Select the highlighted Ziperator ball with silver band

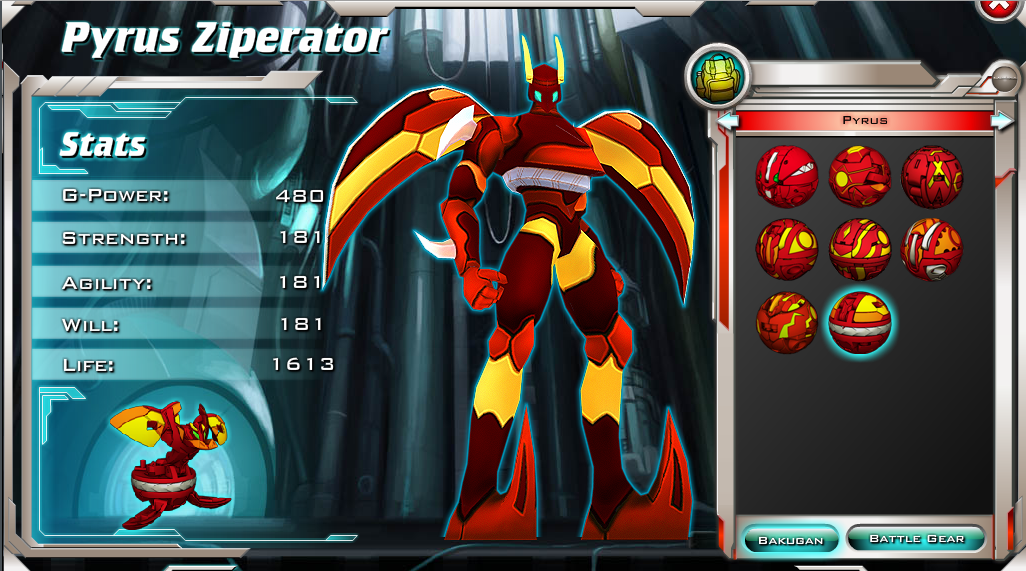(860, 322)
